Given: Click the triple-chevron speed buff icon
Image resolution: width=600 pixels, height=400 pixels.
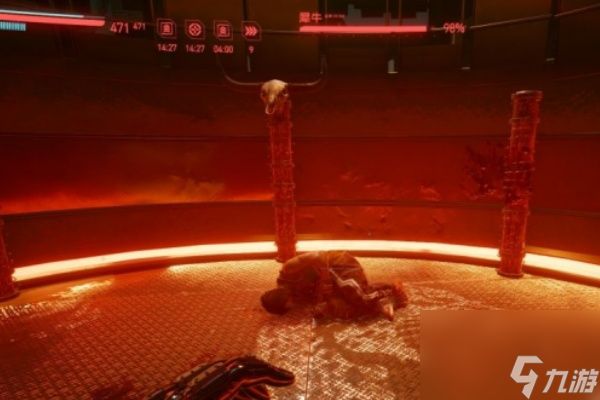Looking at the screenshot, I should (251, 30).
